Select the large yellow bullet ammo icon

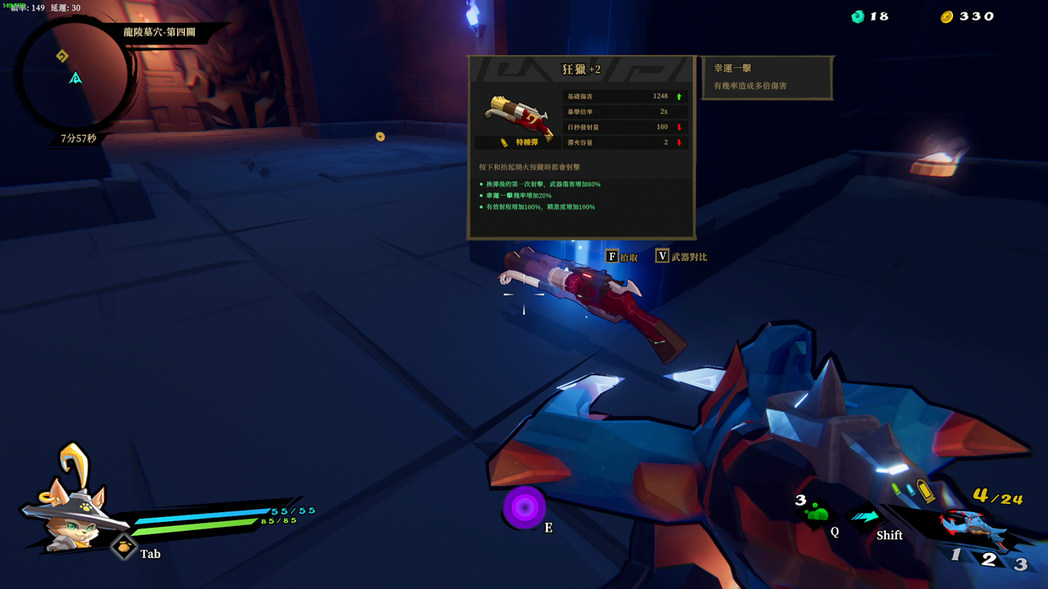[924, 491]
